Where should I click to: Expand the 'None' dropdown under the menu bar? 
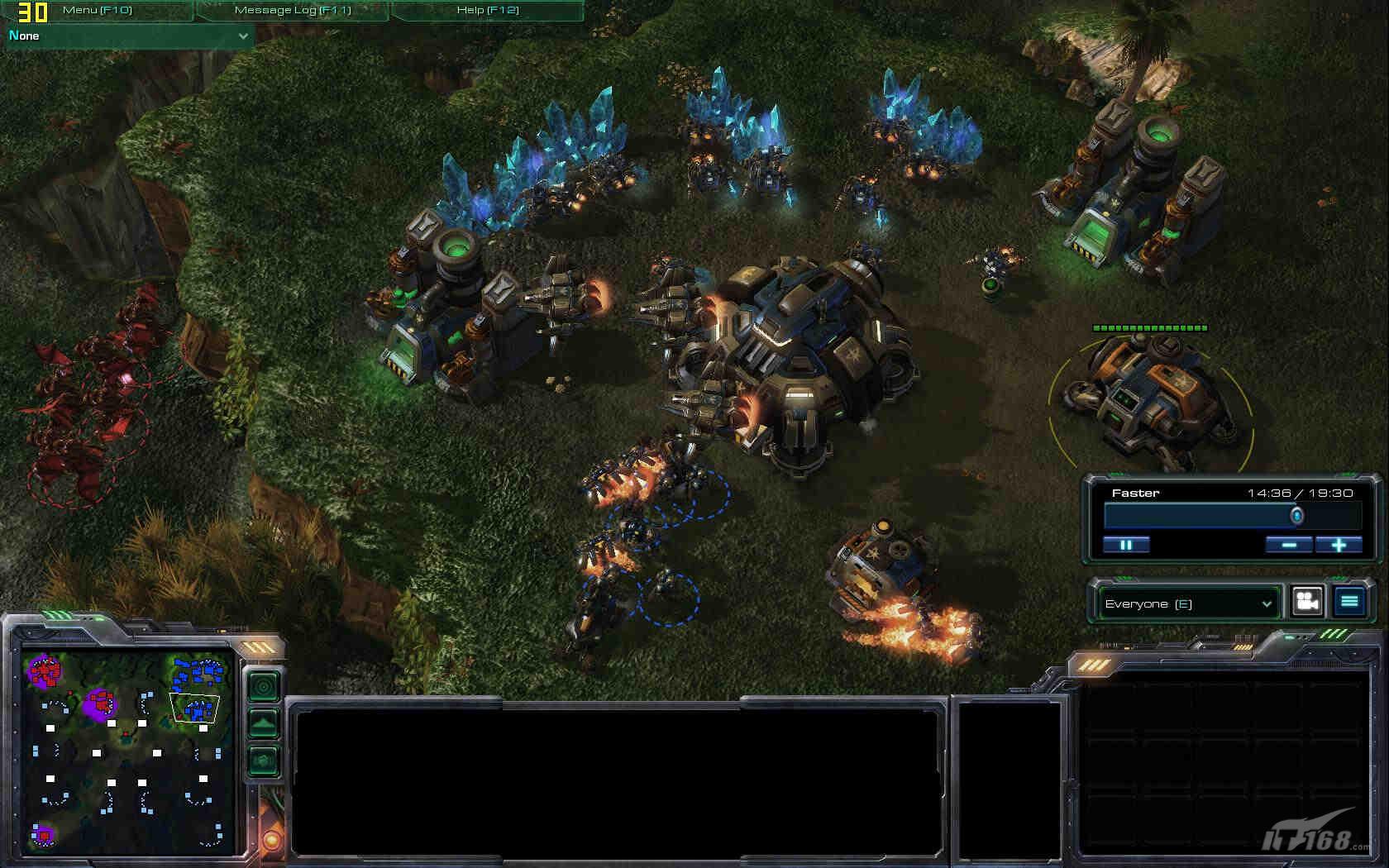[x=129, y=36]
